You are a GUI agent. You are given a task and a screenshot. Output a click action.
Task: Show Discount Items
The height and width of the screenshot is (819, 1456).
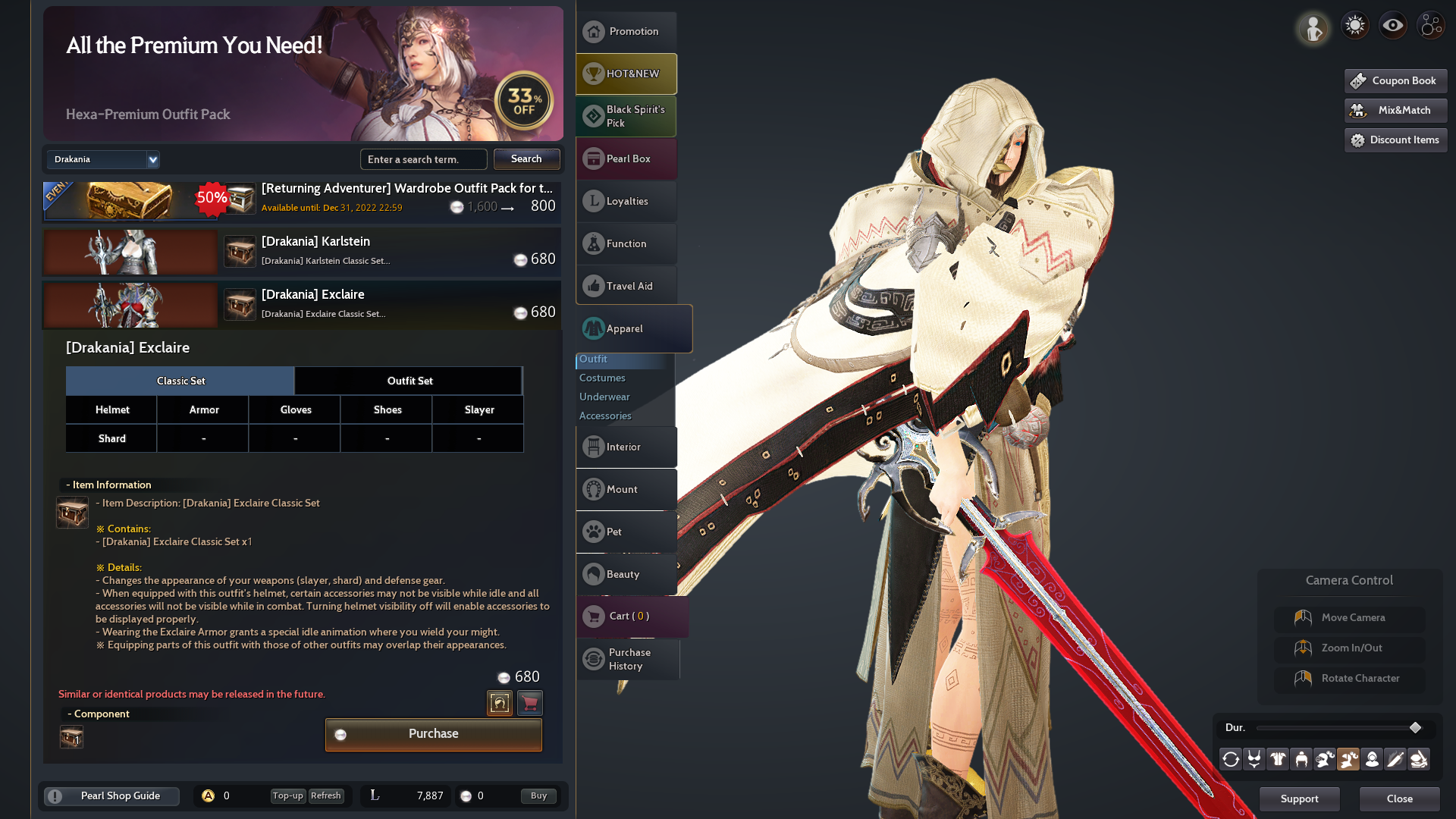coord(1395,140)
